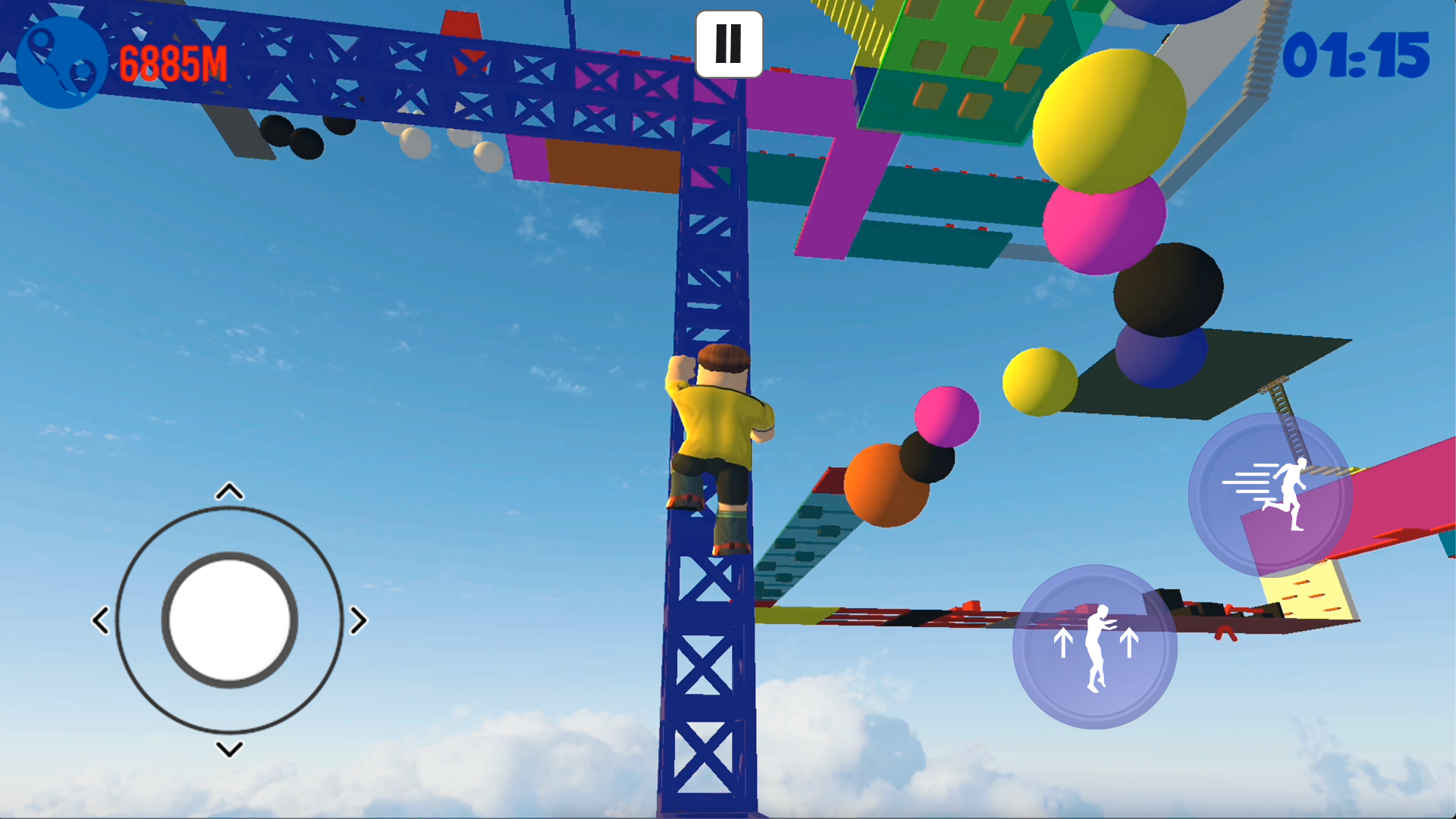
Task: Tap the left arrow beside the joystick
Action: [102, 620]
